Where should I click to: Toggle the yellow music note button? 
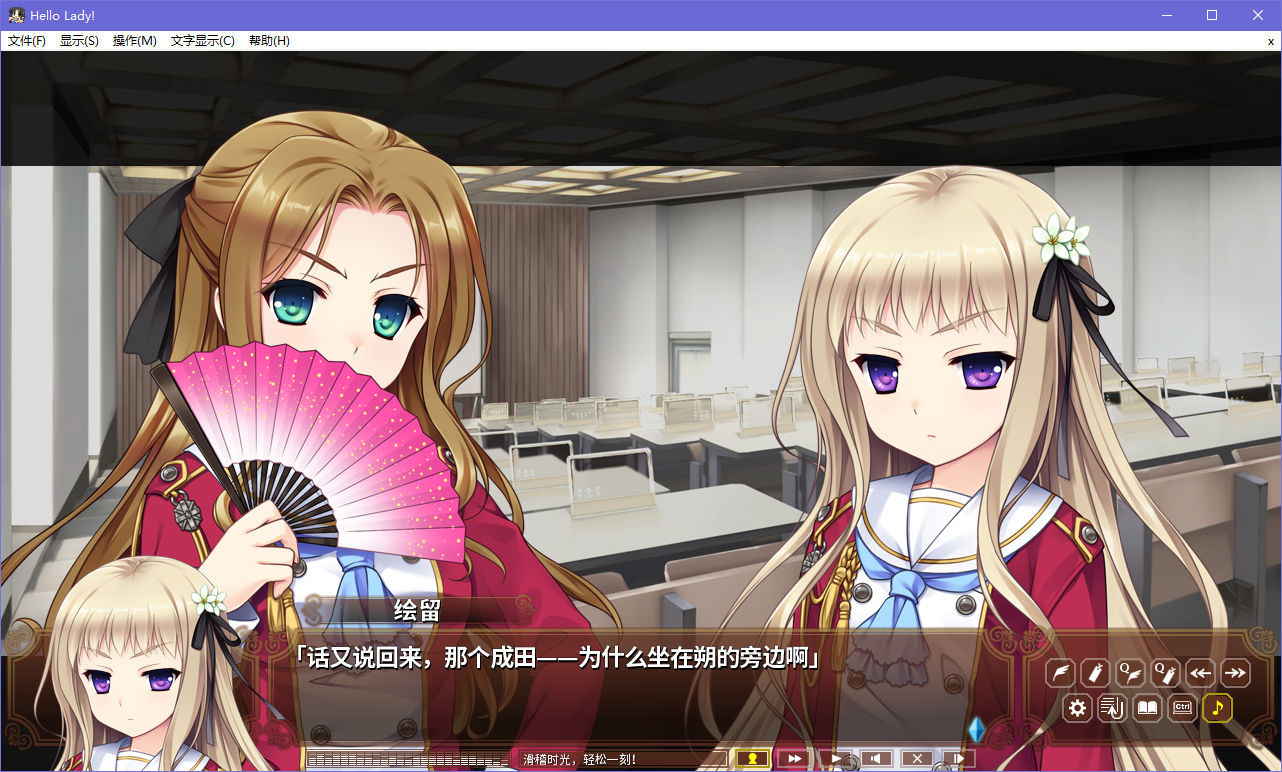[x=1217, y=708]
